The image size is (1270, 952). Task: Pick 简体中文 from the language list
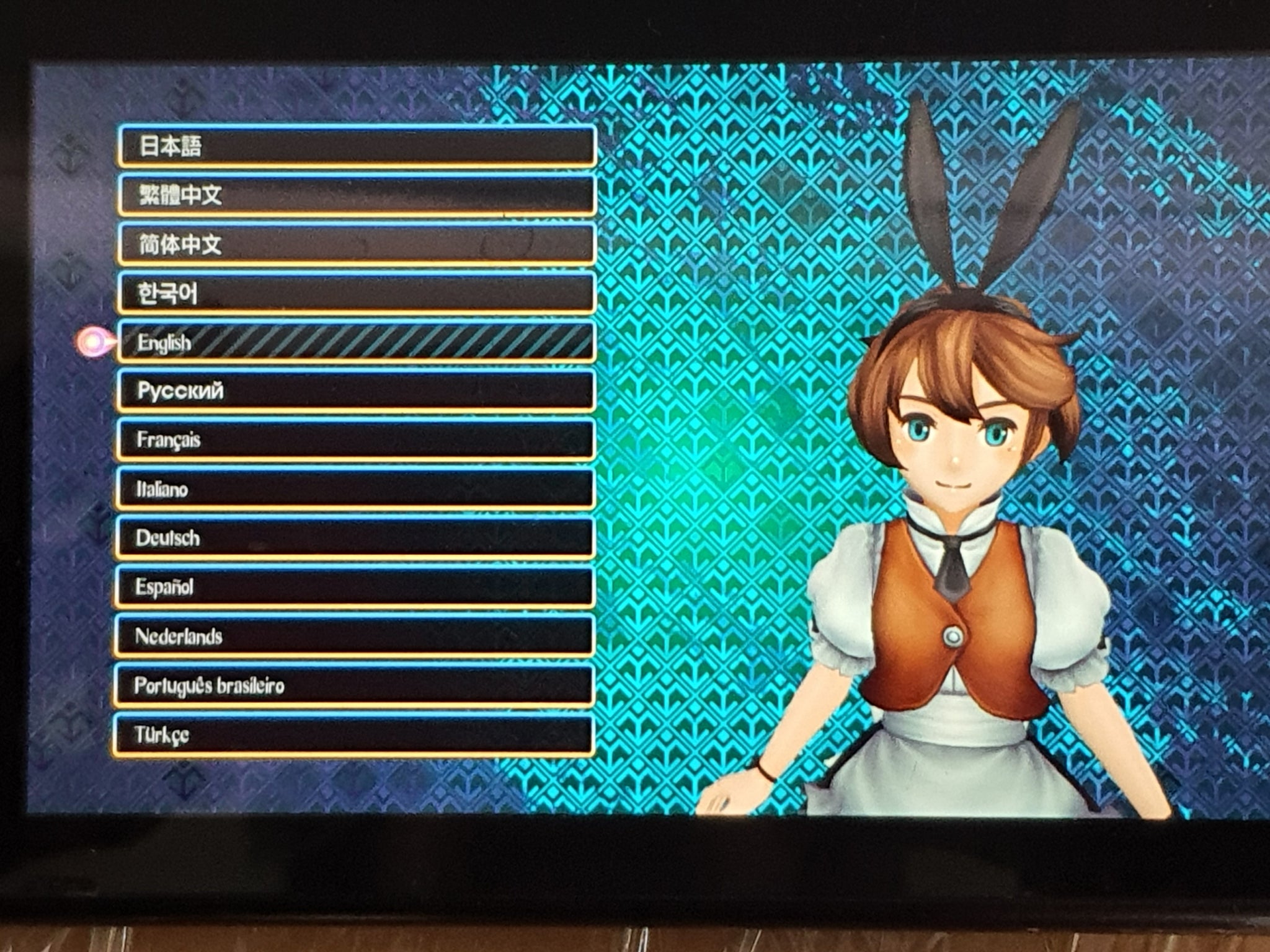(357, 244)
